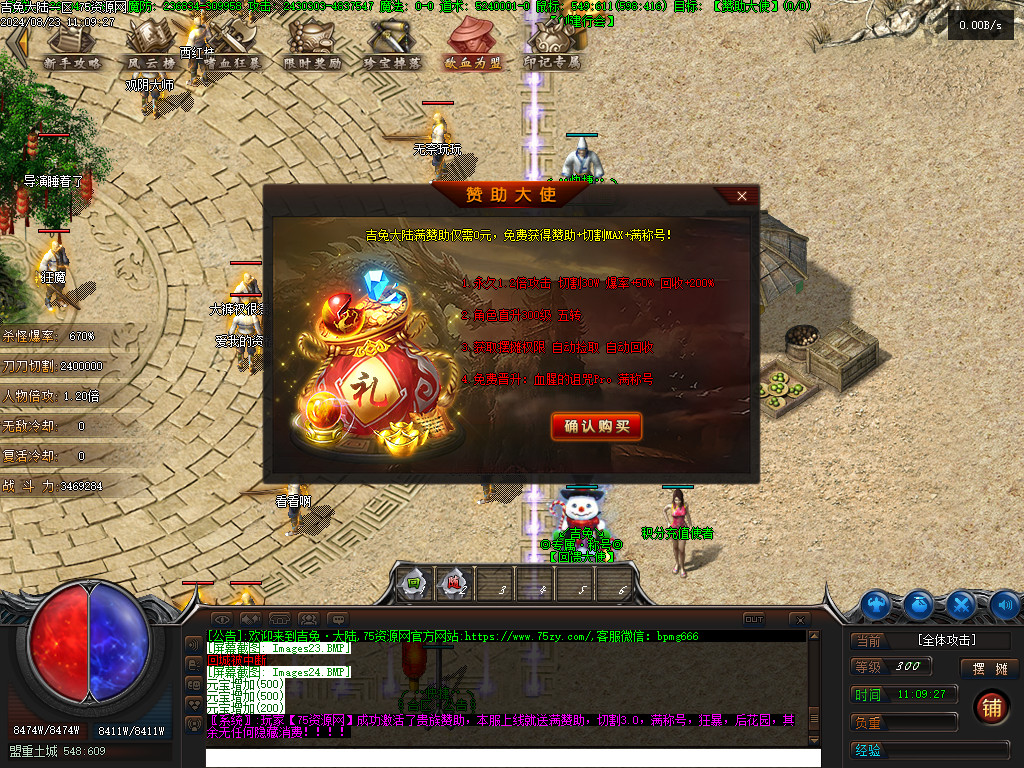Image resolution: width=1024 pixels, height=768 pixels.
Task: Open the 印记专属 imprint menu
Action: point(553,47)
